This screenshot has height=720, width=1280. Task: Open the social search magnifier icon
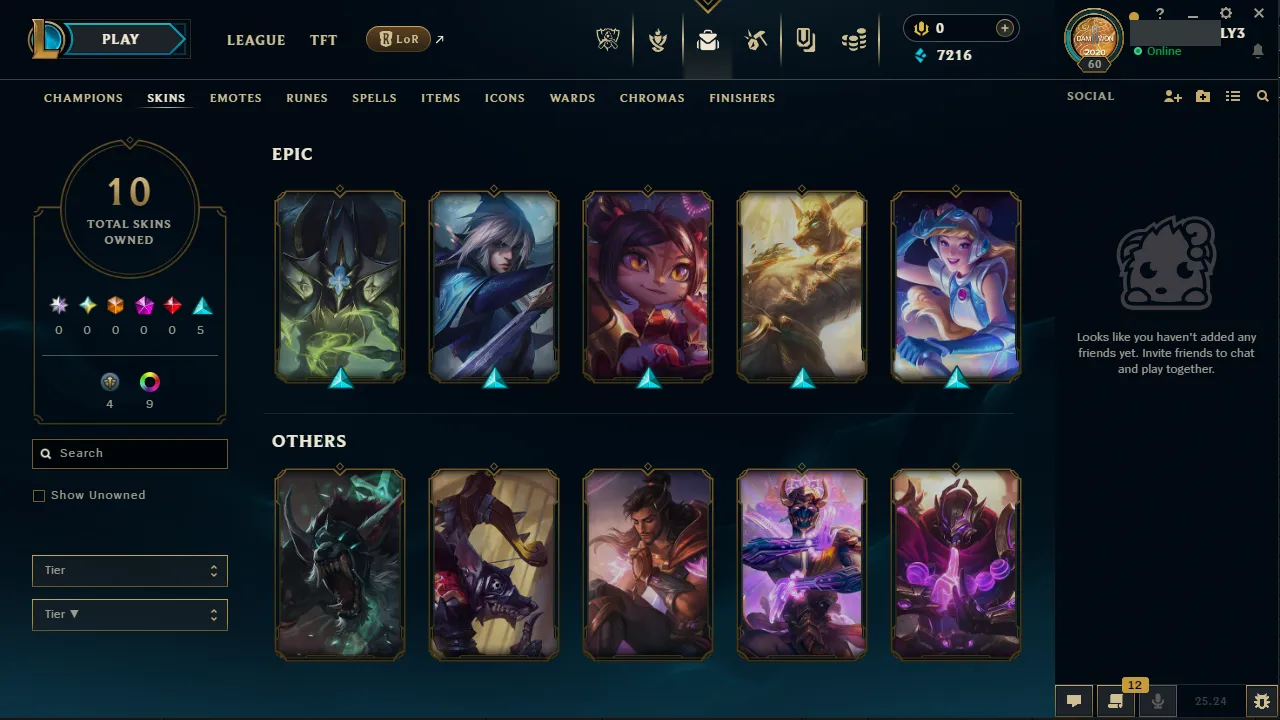(x=1262, y=96)
